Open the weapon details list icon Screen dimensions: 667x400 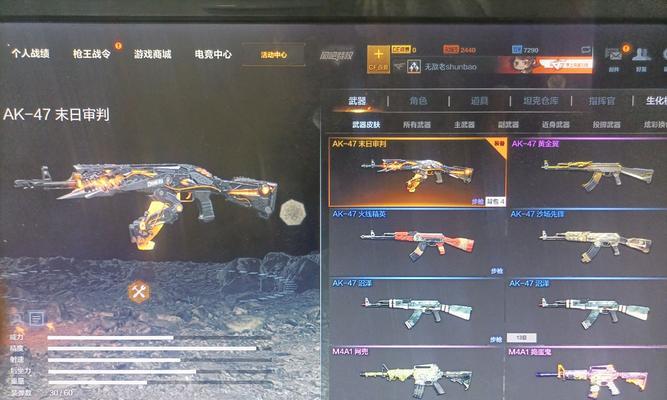[x=36, y=318]
